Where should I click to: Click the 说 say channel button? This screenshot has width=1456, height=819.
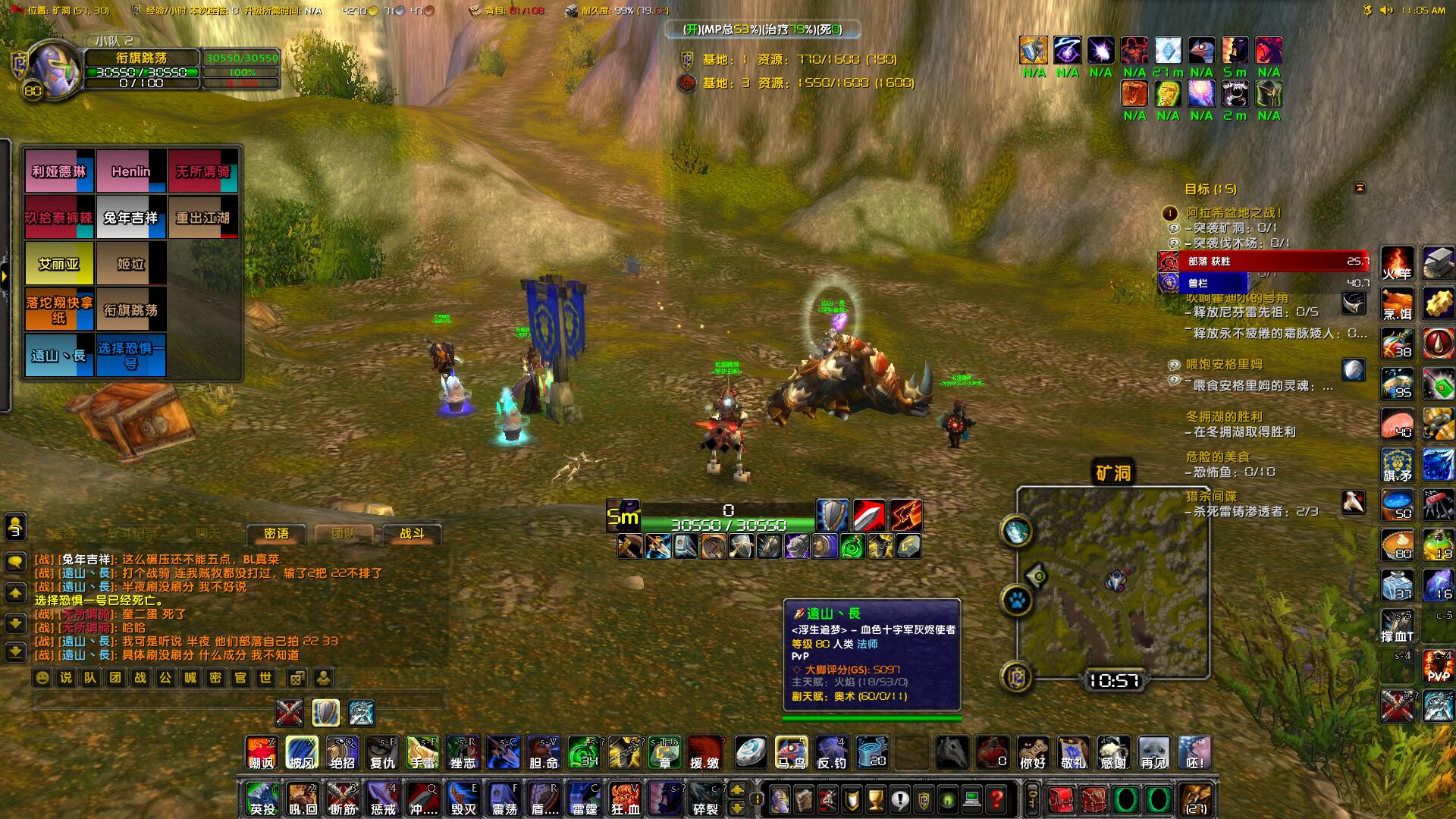click(66, 677)
